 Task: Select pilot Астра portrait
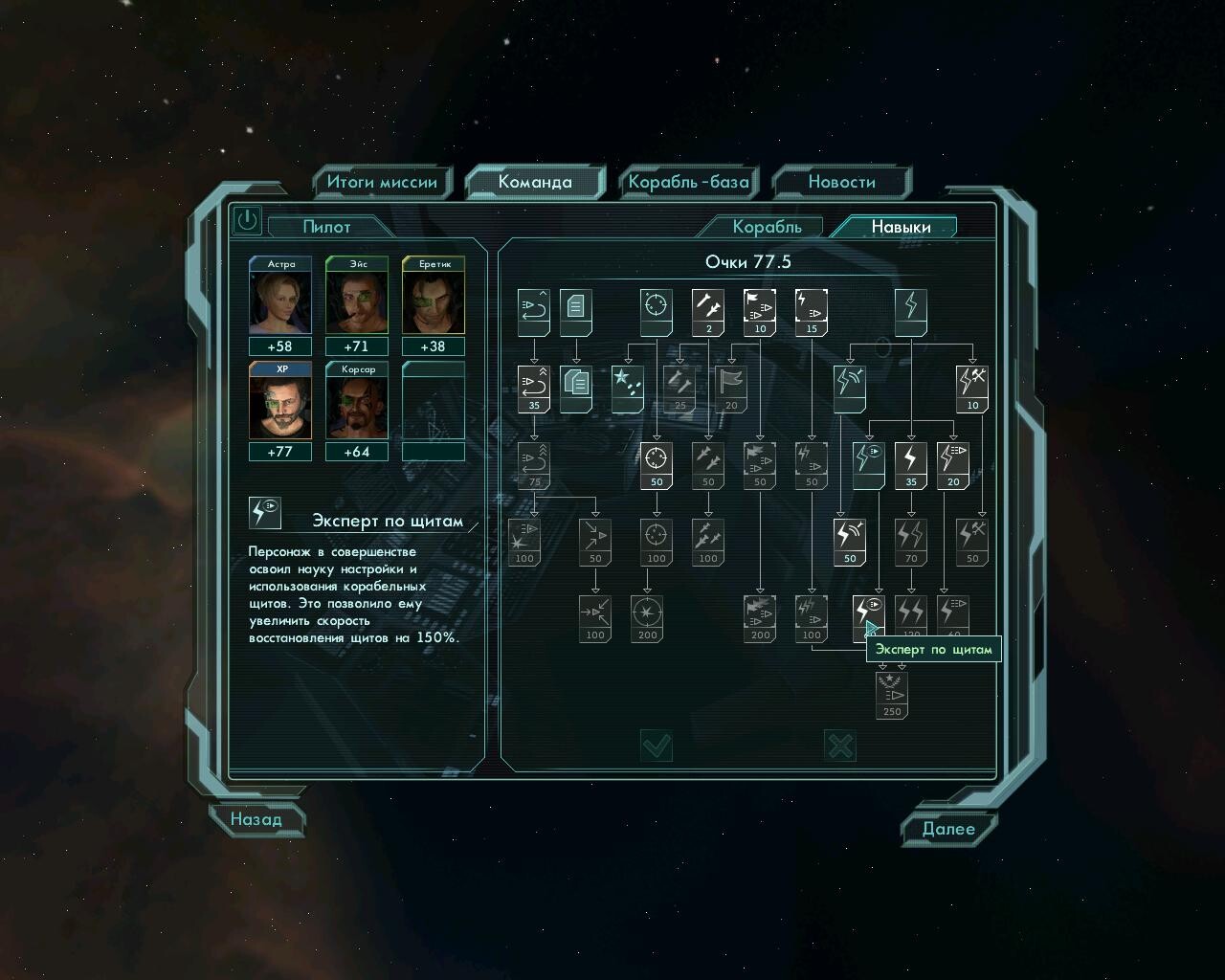280,302
